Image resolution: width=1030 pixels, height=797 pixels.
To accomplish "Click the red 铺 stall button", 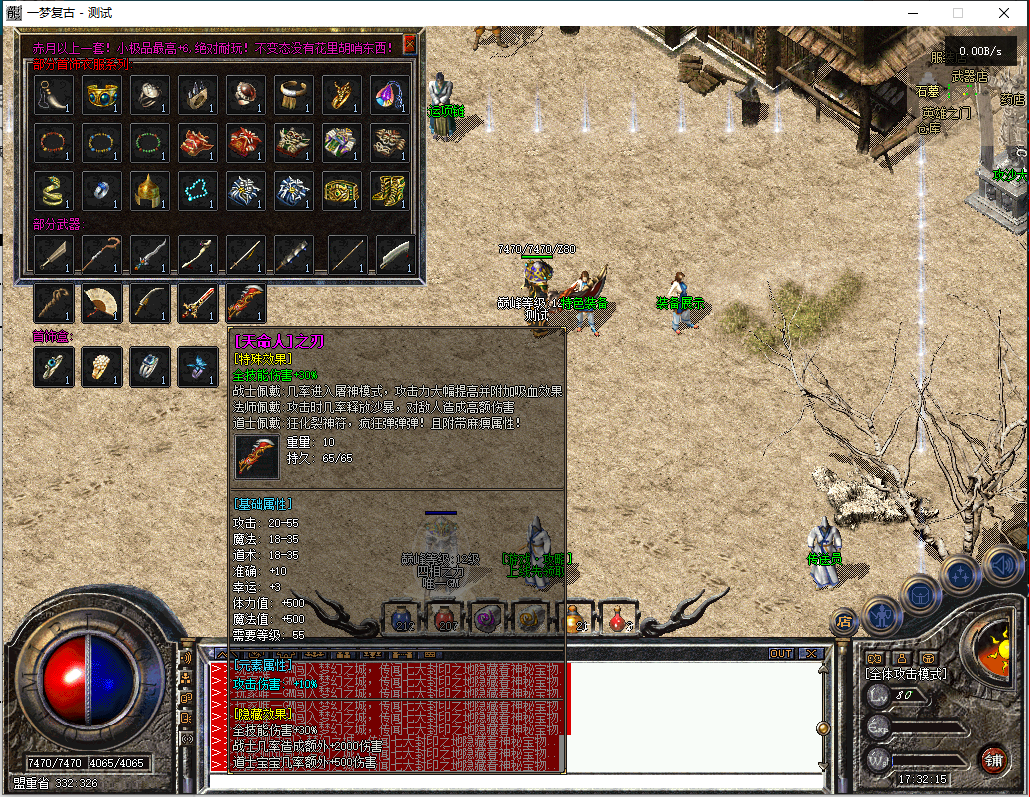I will (992, 758).
